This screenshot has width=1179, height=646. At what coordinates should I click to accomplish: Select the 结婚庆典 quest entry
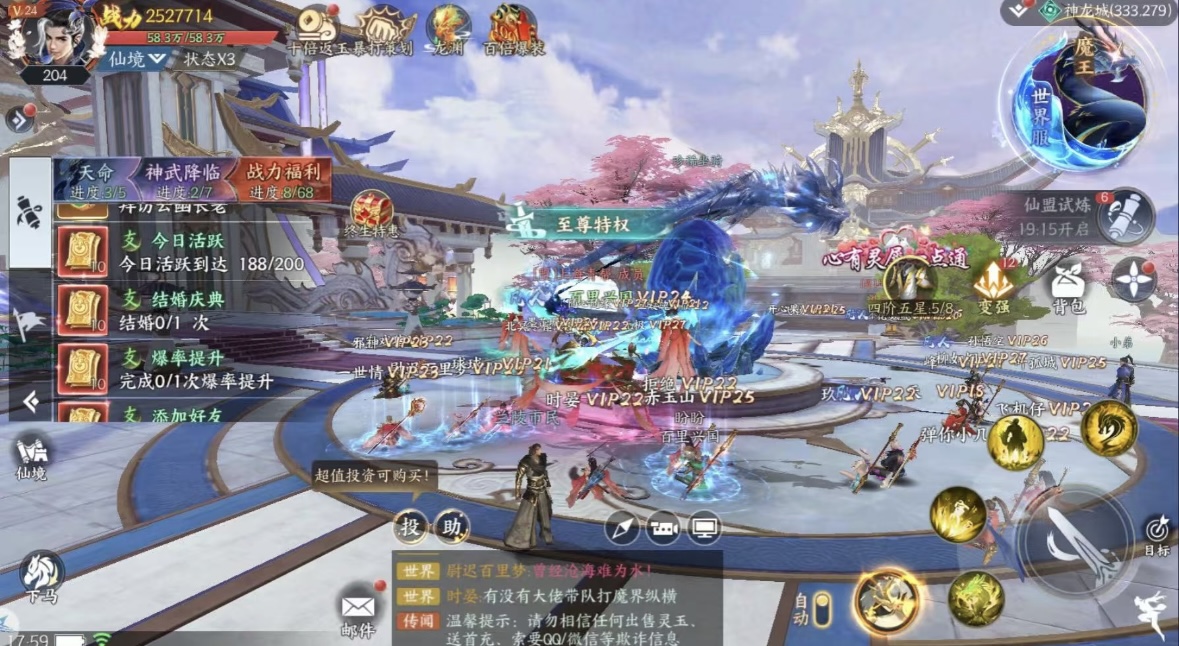tap(190, 311)
